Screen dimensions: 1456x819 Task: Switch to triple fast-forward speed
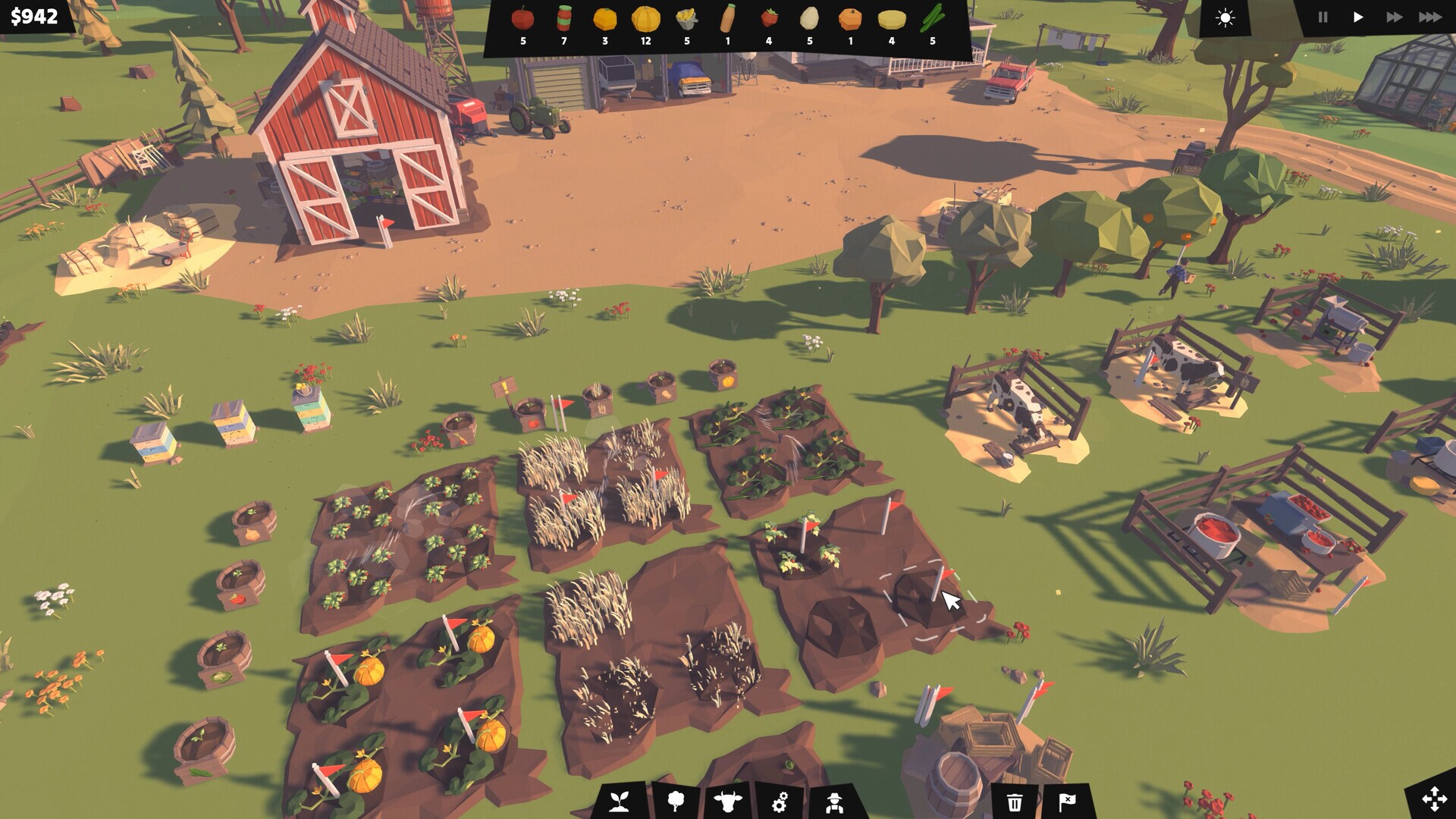1430,17
